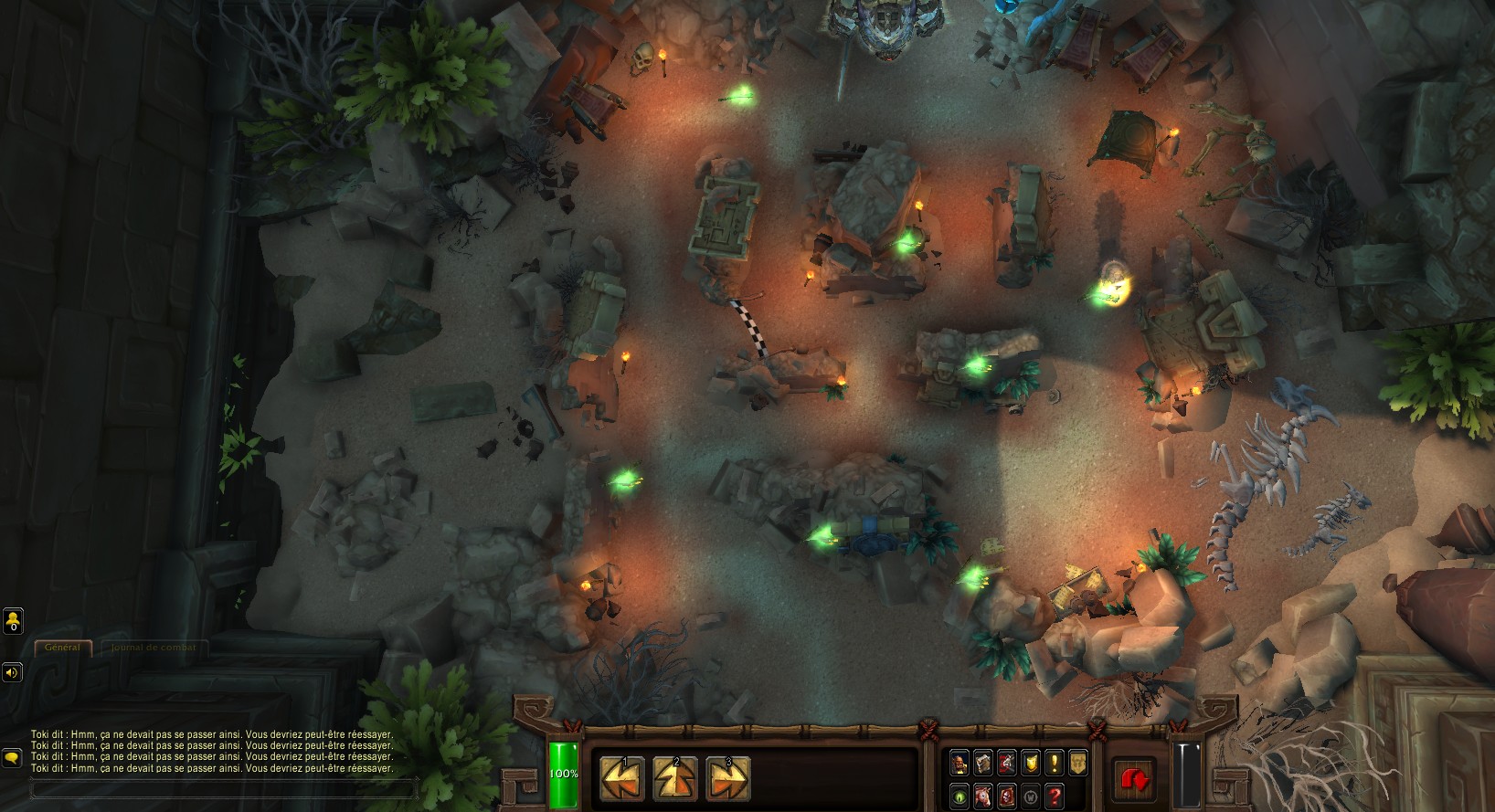
Task: Activate the move-forward double arrow ability
Action: (675, 779)
